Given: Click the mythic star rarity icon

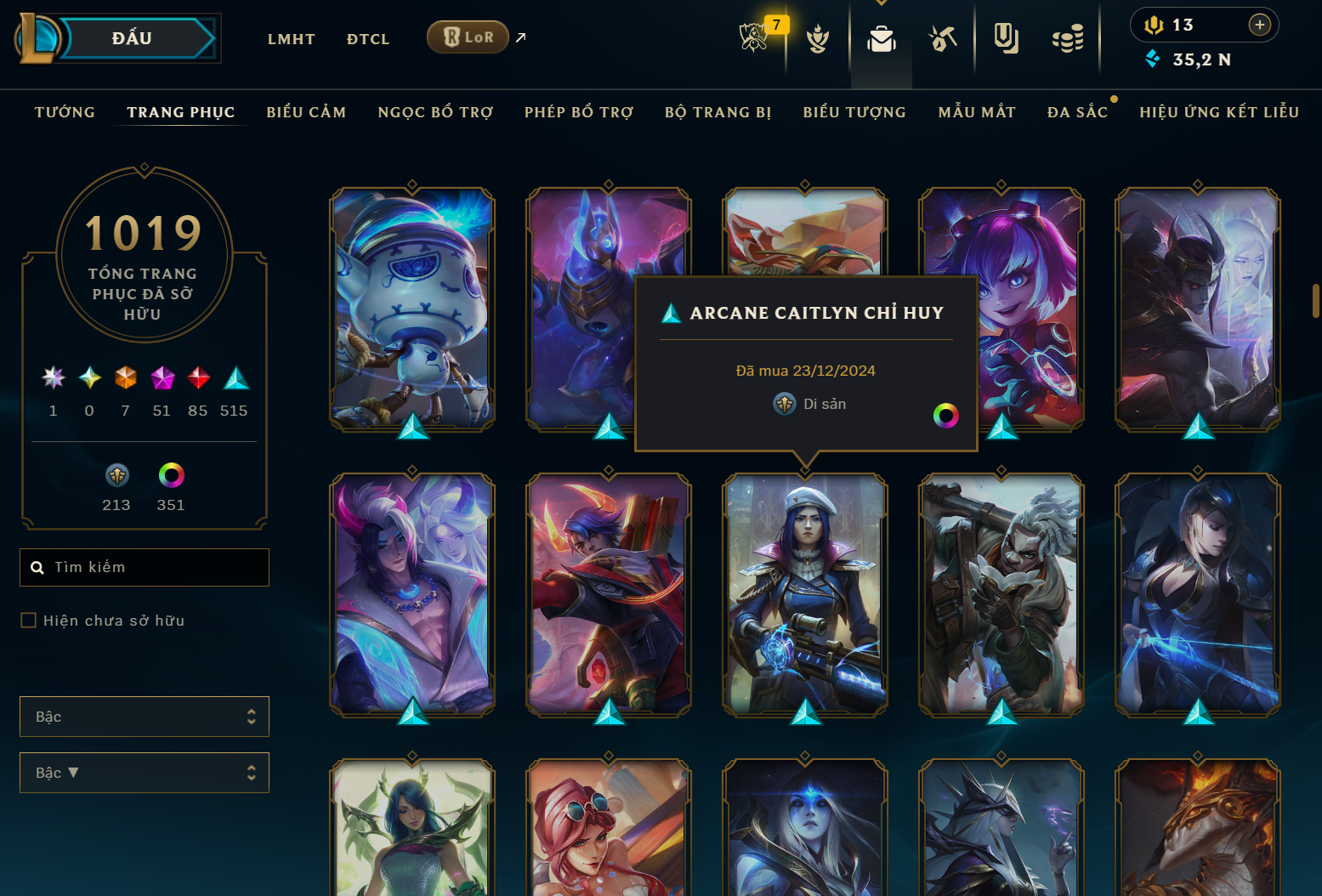Looking at the screenshot, I should tap(53, 378).
